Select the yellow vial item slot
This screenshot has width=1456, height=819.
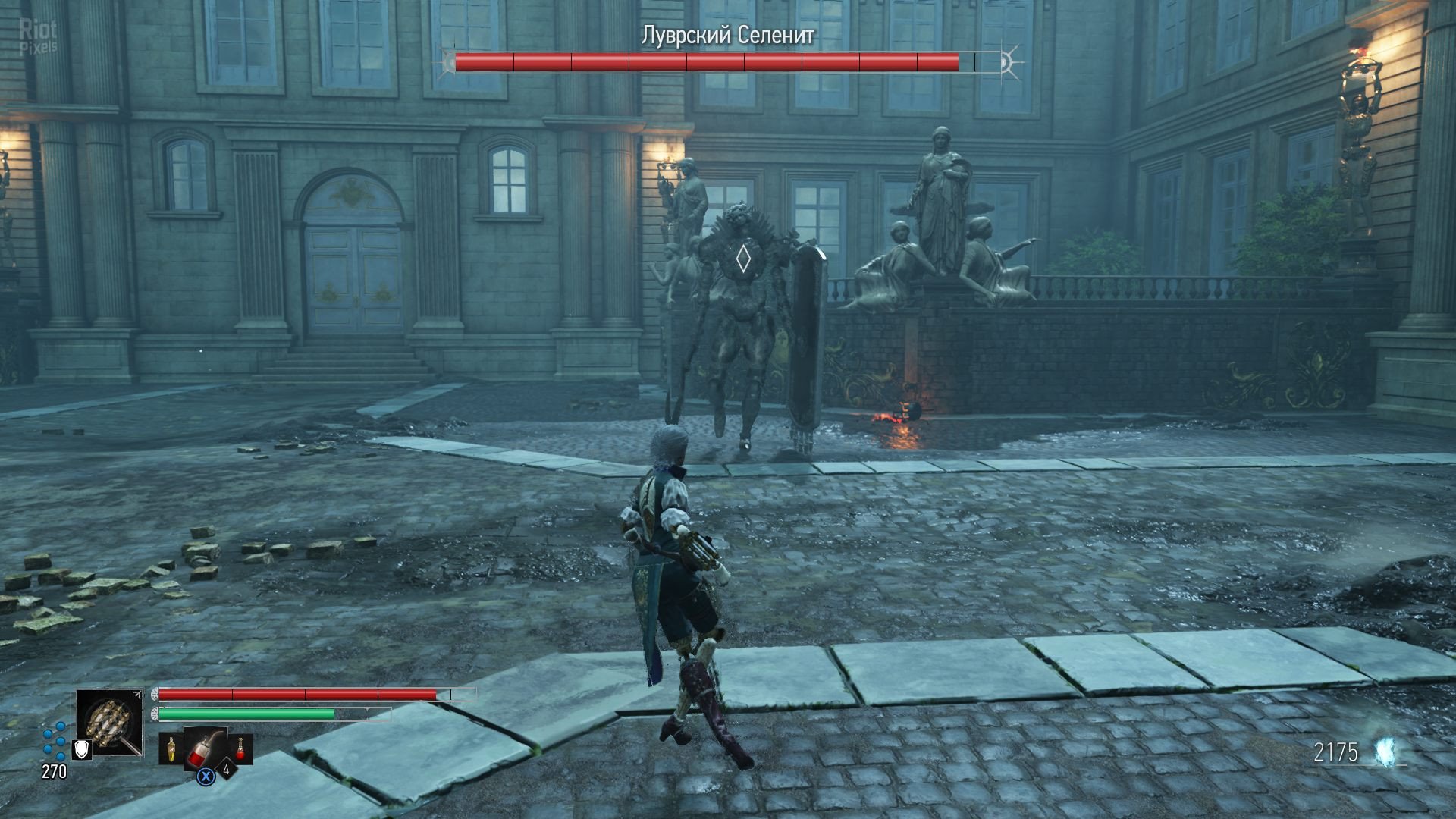coord(171,749)
